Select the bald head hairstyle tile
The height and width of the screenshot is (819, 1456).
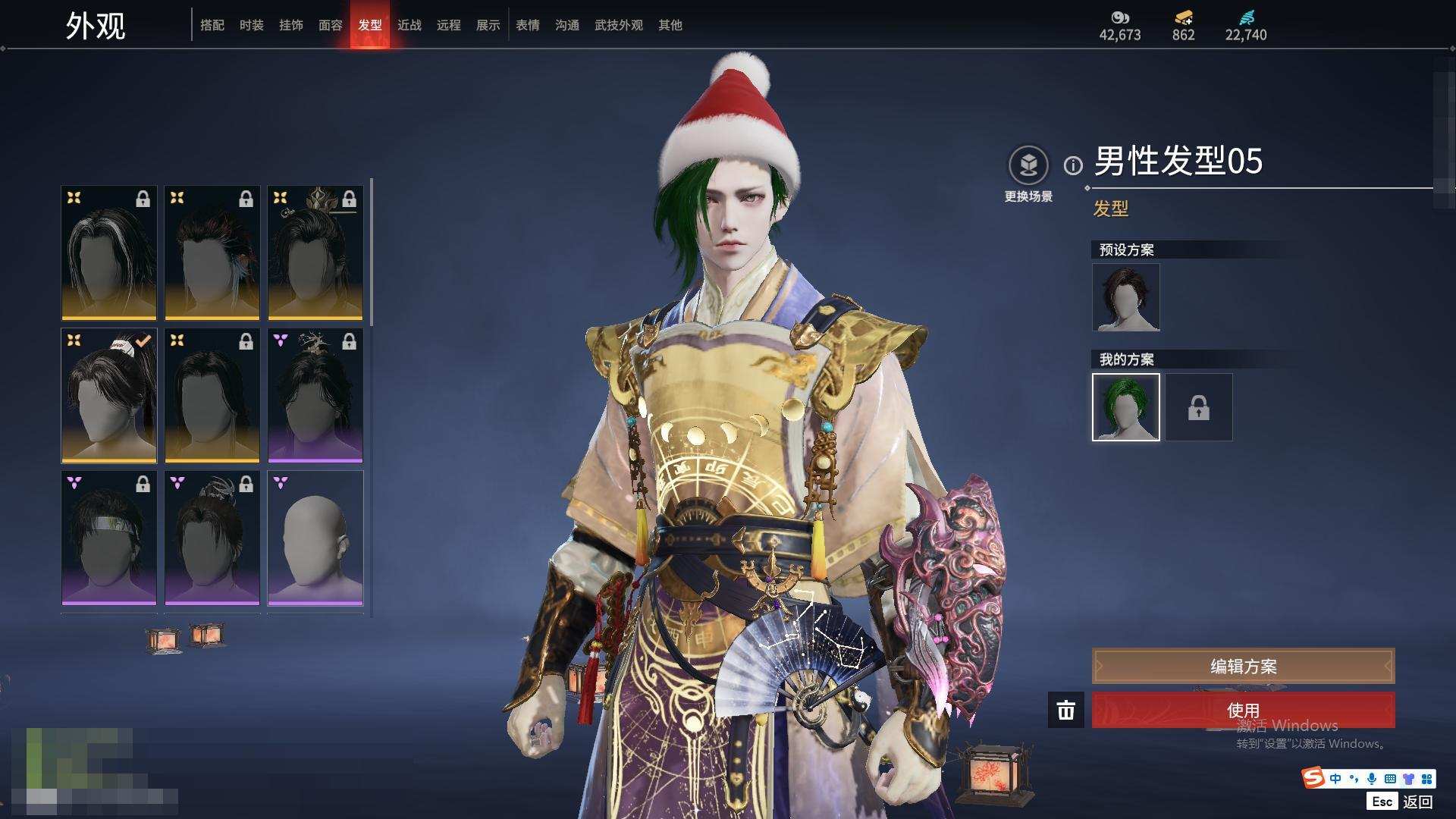pyautogui.click(x=315, y=538)
